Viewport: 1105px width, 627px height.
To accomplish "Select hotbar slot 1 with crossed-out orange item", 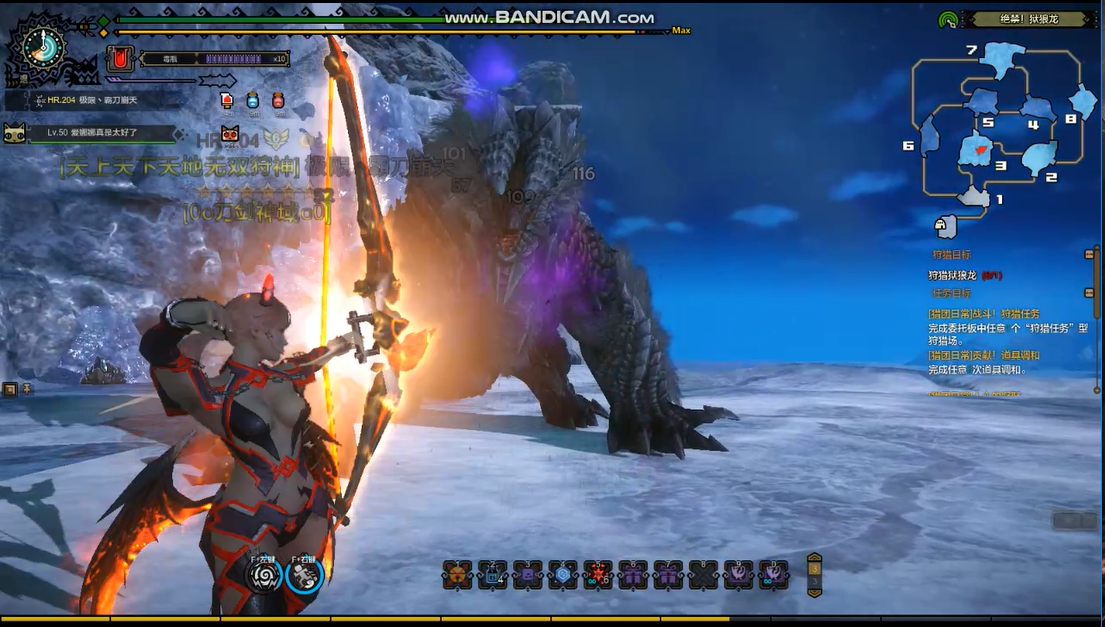I will coord(457,575).
